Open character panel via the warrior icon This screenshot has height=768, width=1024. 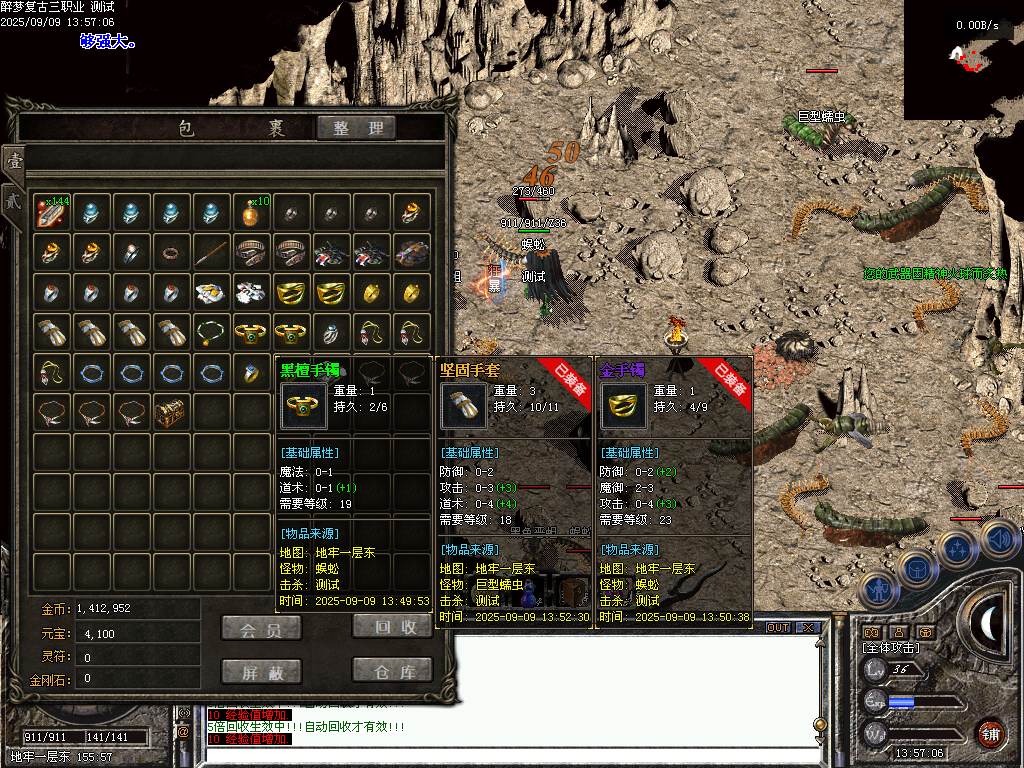tap(879, 591)
